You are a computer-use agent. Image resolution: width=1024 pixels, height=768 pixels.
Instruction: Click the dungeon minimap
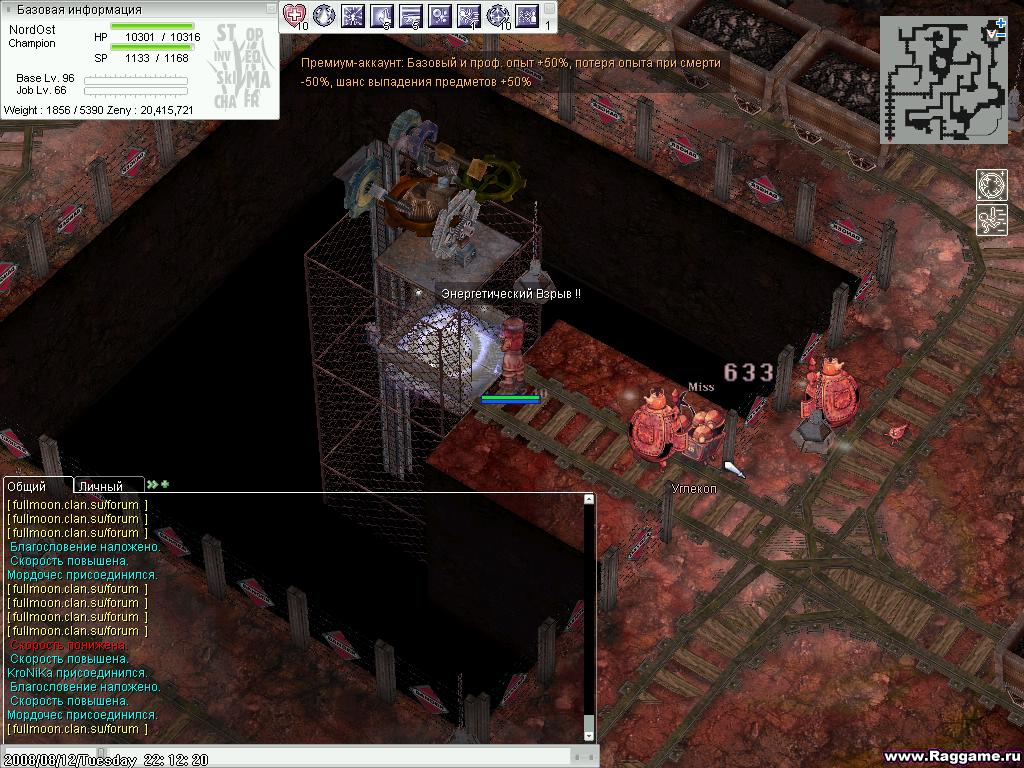pyautogui.click(x=942, y=82)
